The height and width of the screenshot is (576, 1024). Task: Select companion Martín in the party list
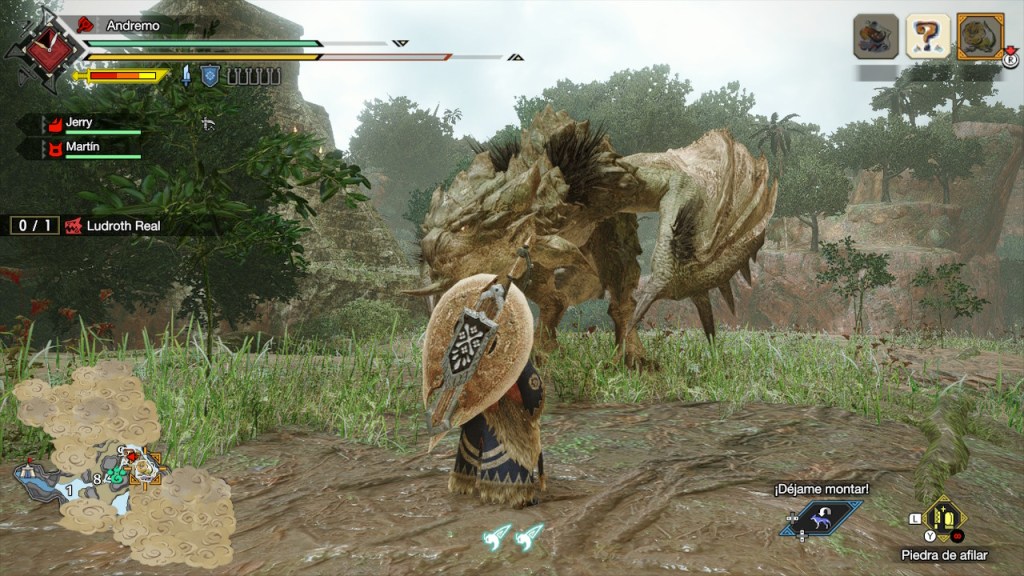[78, 148]
